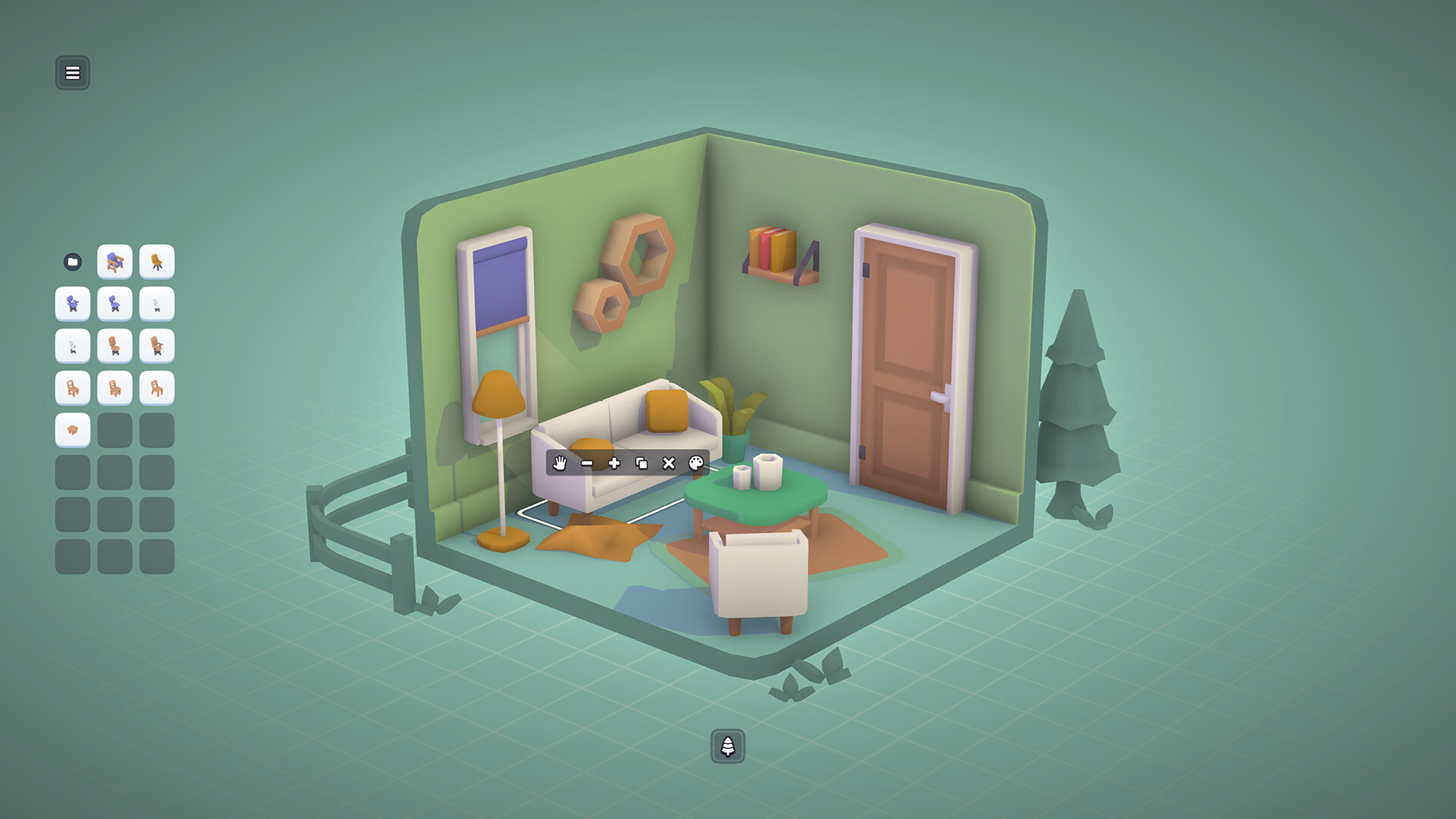This screenshot has width=1456, height=819.
Task: Open the folder icon in the furniture palette
Action: pyautogui.click(x=72, y=262)
